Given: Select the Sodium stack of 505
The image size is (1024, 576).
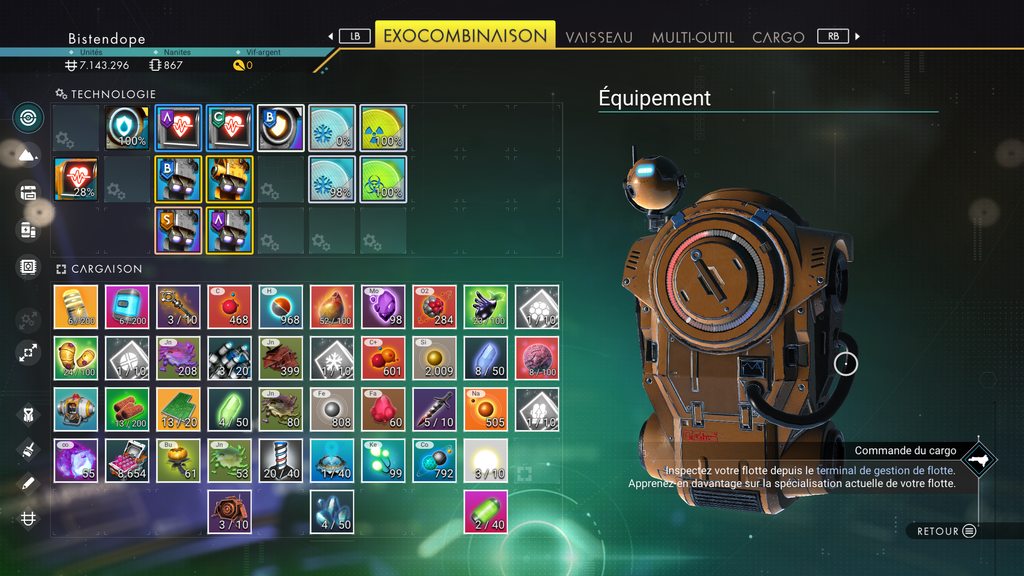Looking at the screenshot, I should (486, 409).
